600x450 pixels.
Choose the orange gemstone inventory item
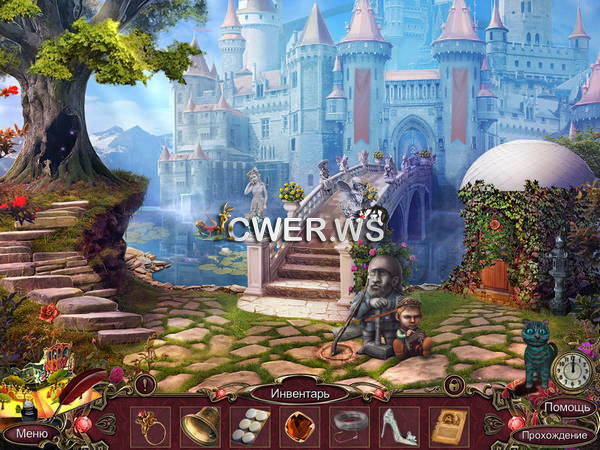[299, 425]
